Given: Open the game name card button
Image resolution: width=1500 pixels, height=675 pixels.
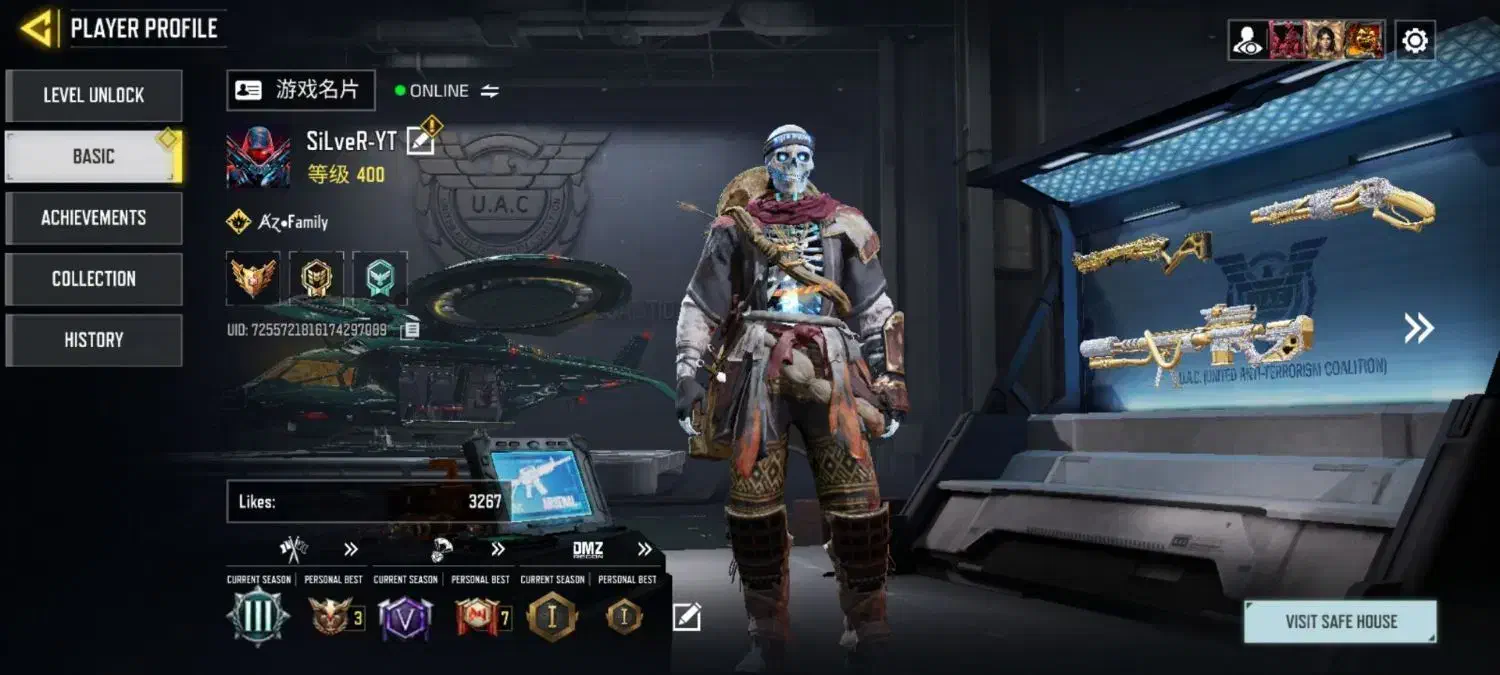Looking at the screenshot, I should [x=301, y=90].
